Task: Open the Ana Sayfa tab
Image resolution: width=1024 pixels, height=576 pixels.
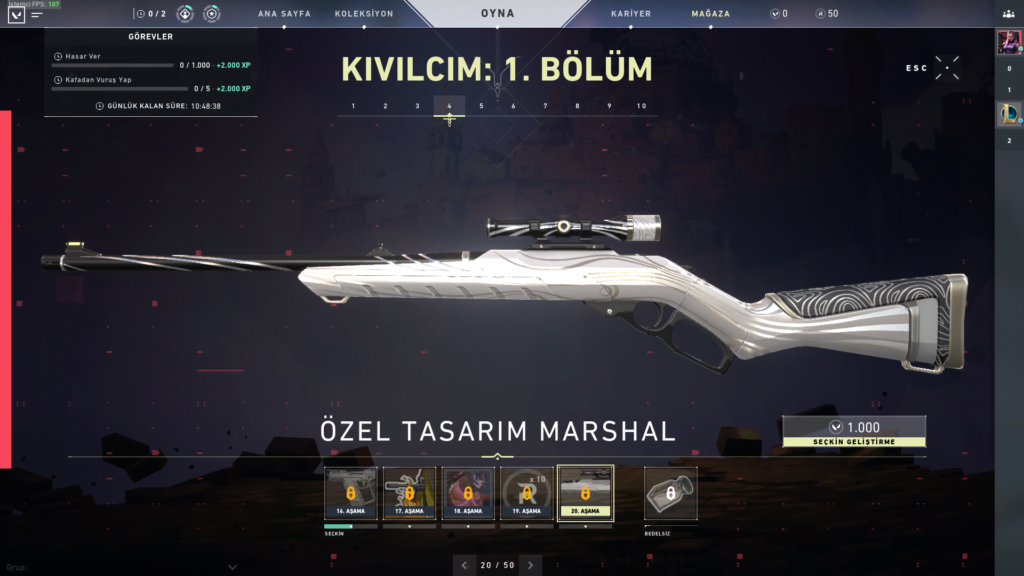Action: [284, 14]
